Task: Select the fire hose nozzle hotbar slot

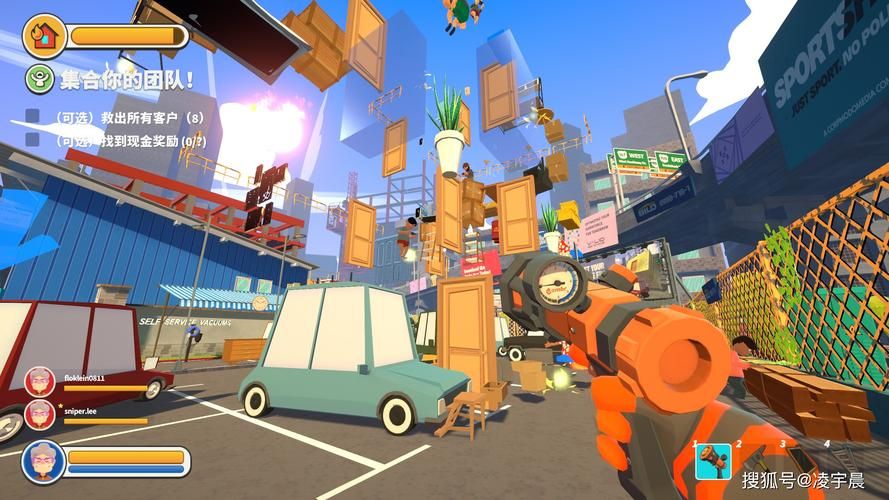Action: click(713, 461)
